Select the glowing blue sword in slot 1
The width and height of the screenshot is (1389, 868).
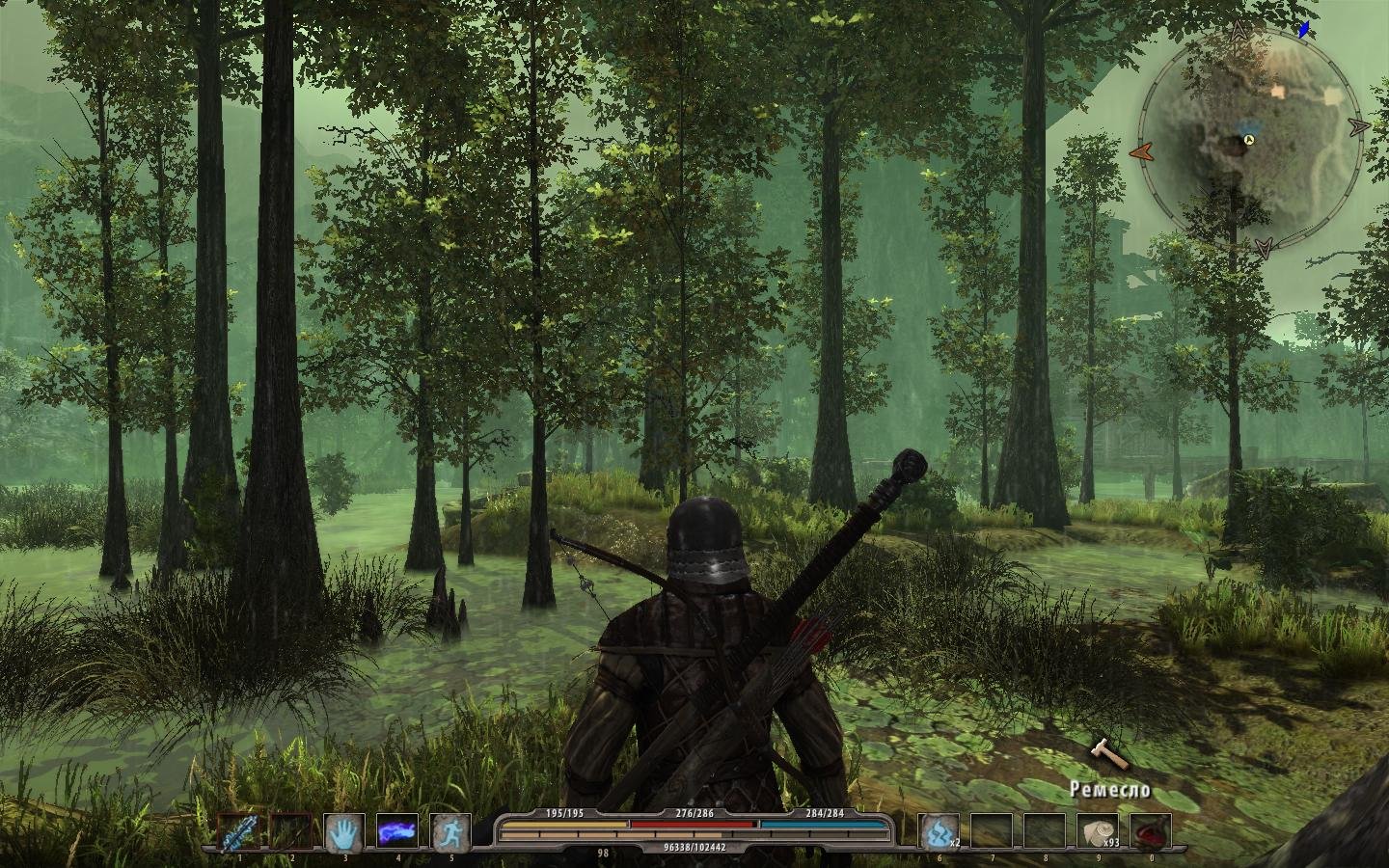click(x=237, y=832)
